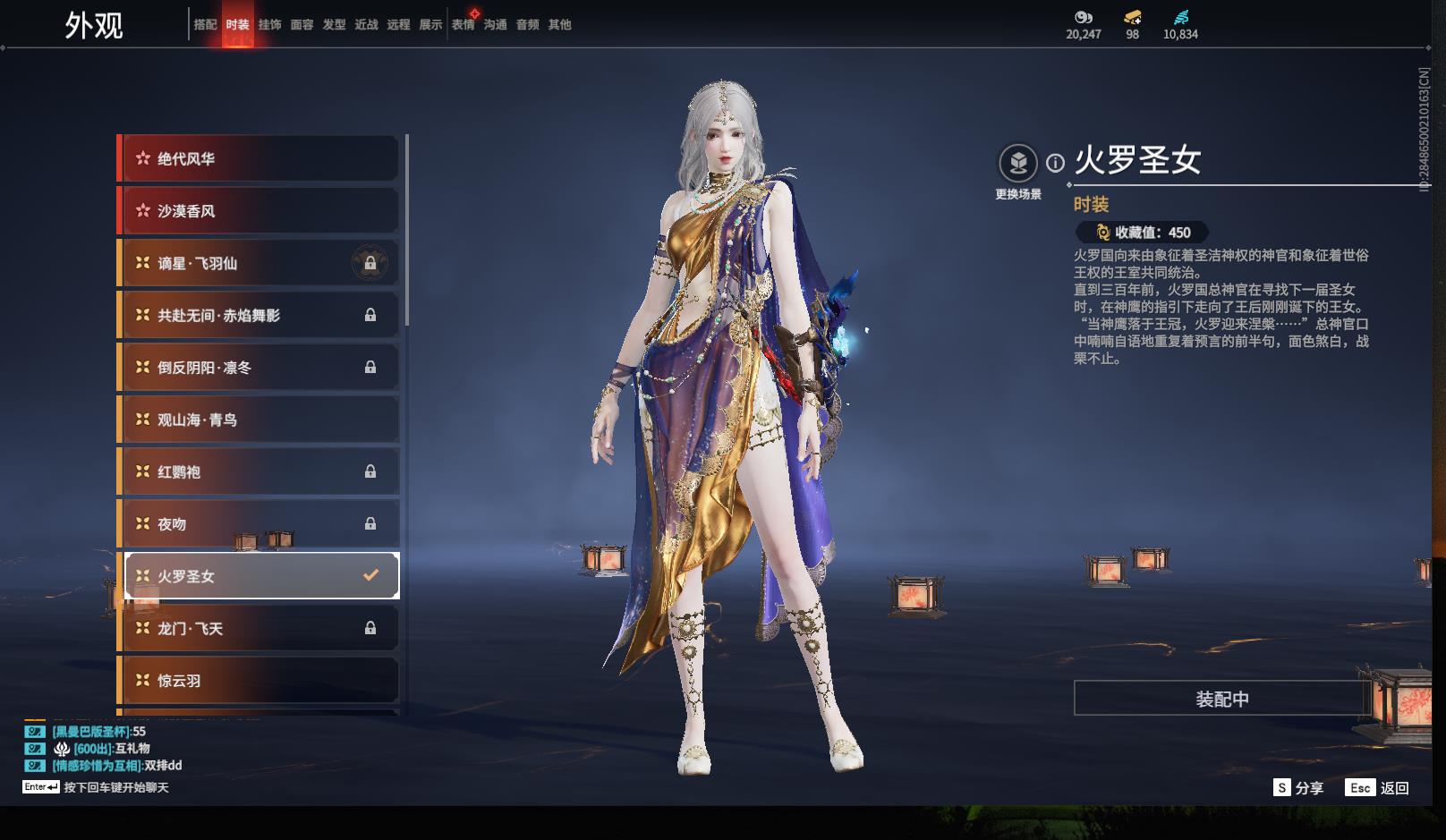This screenshot has height=840, width=1446.
Task: Choose the 沙漠香风 outfit
Action: (x=259, y=211)
